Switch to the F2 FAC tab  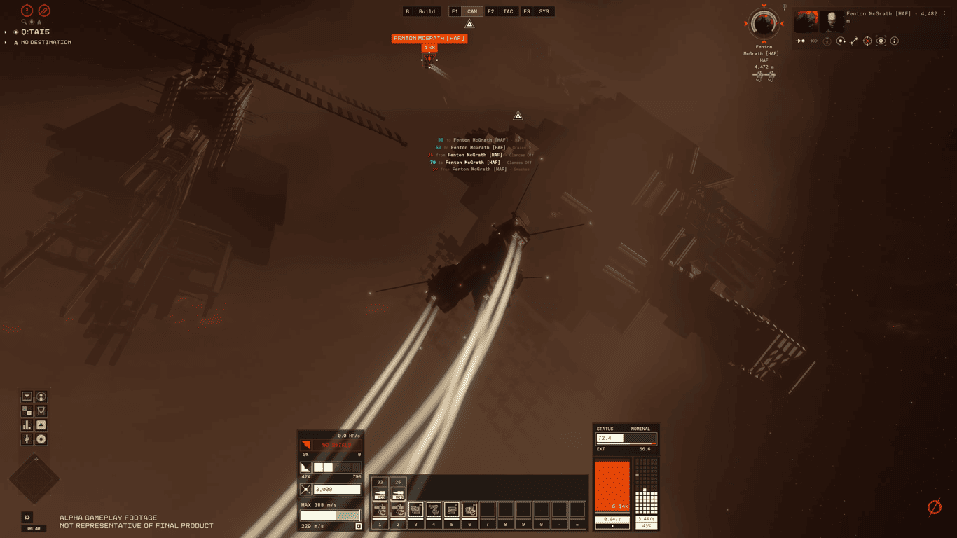(x=502, y=11)
